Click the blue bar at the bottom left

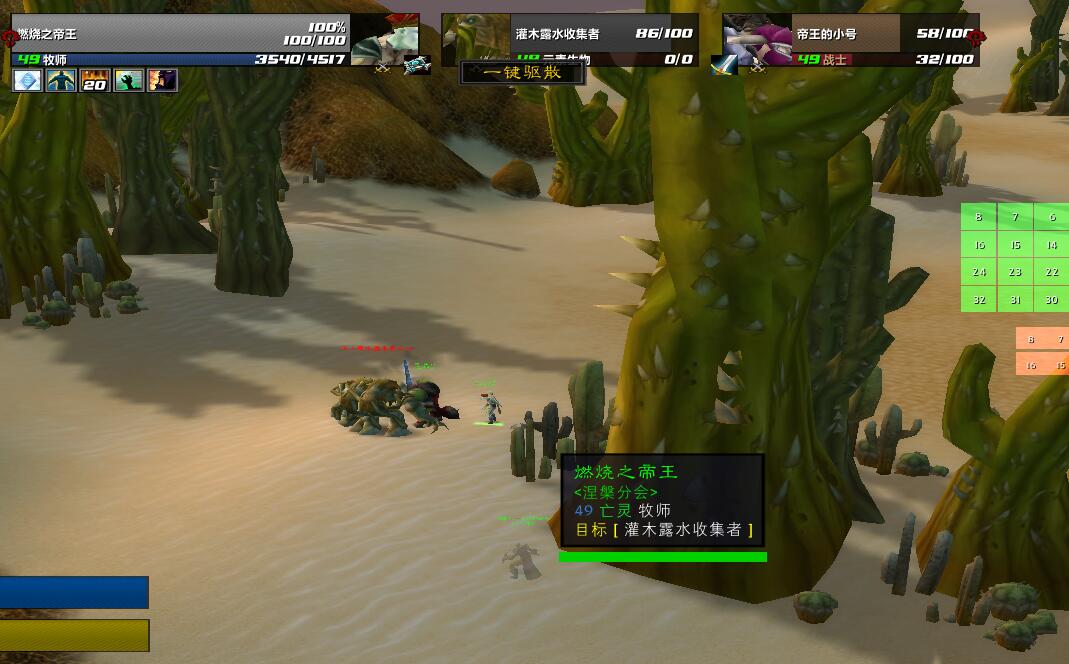point(74,592)
